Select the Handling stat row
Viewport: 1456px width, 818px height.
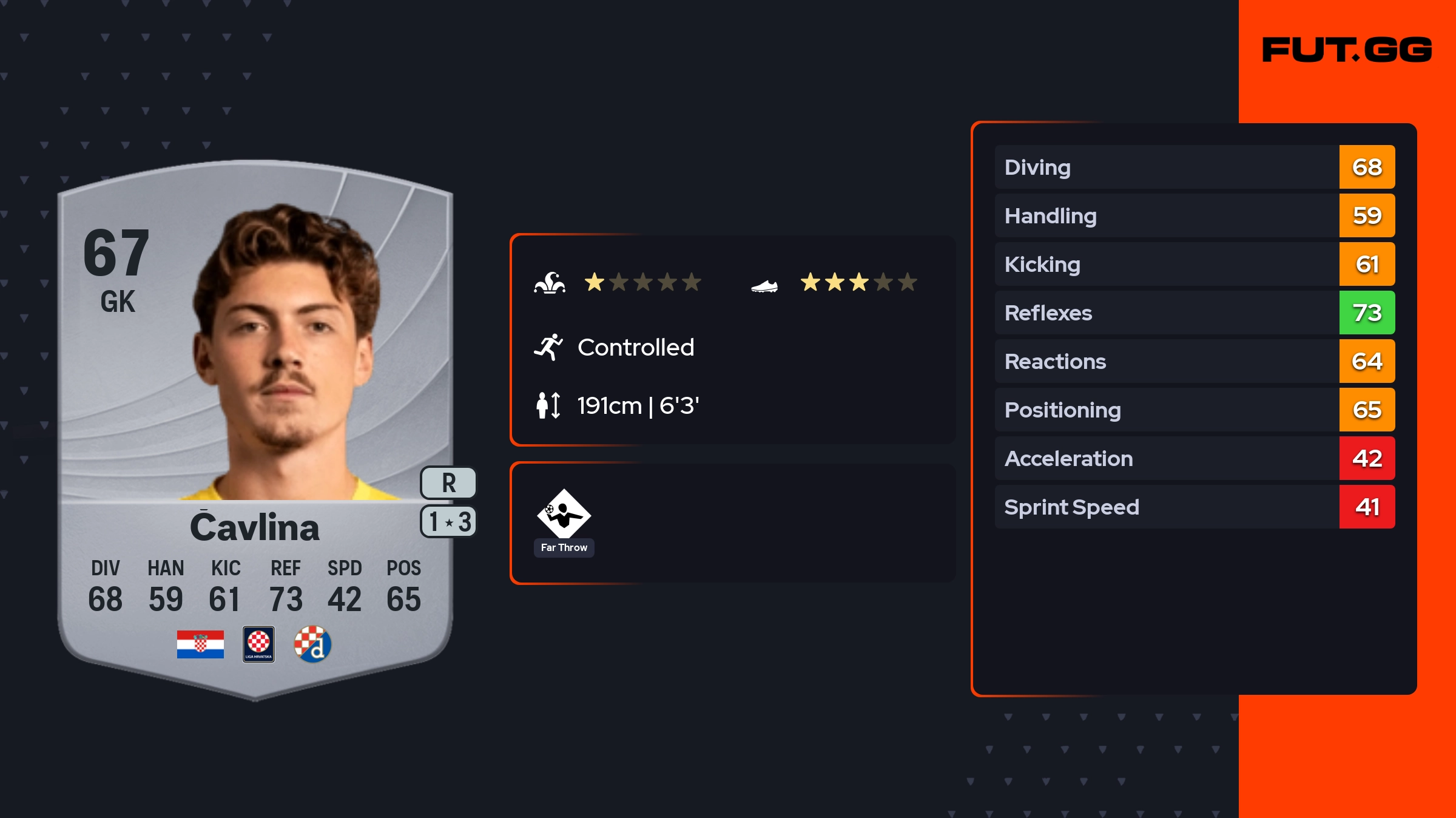click(1194, 215)
